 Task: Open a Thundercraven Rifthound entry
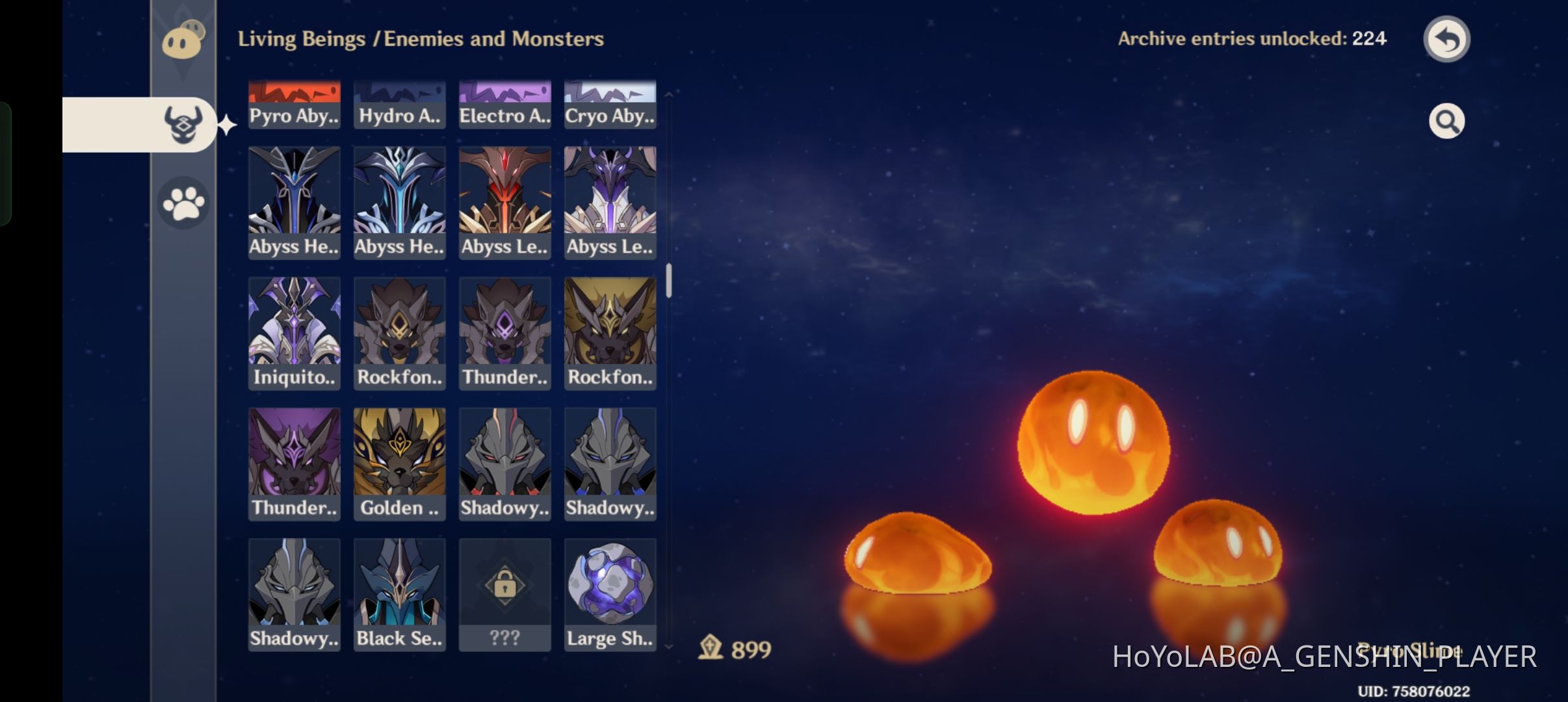504,333
